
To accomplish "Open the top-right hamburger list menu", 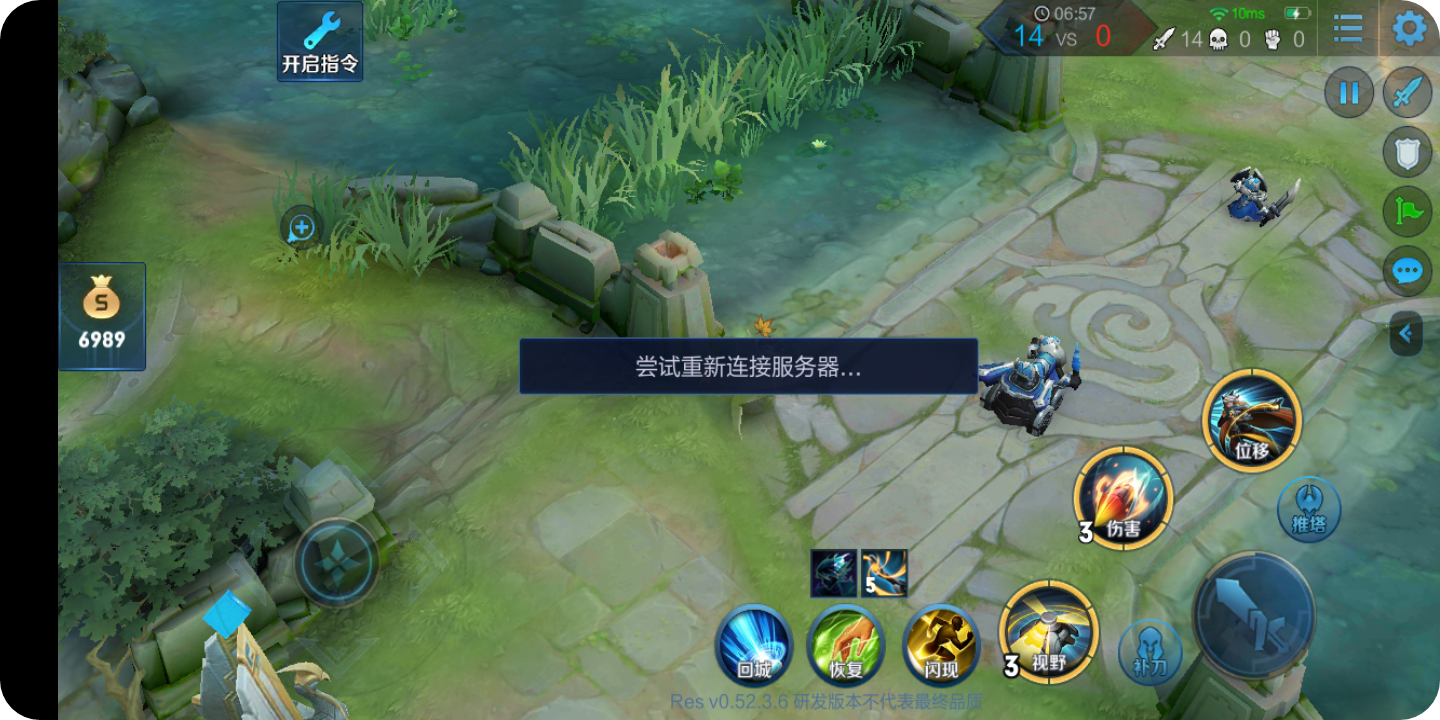I will [x=1346, y=30].
